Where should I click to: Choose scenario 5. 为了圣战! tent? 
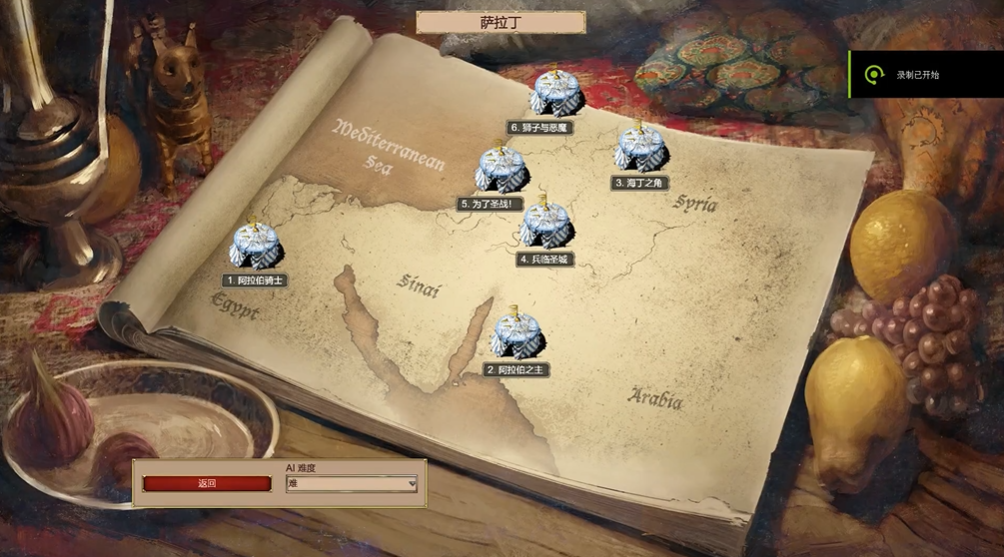(500, 170)
